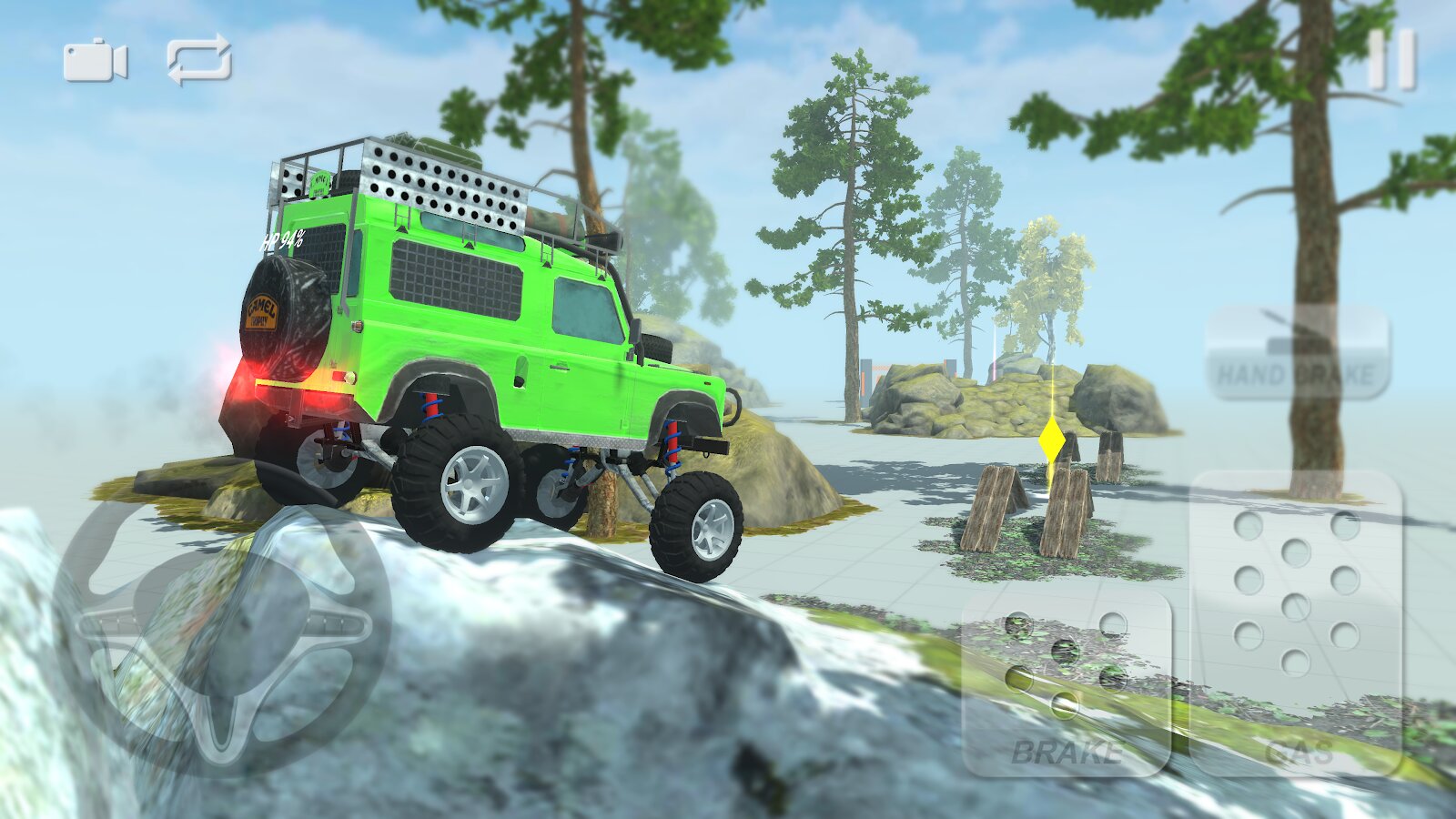This screenshot has height=819, width=1456.
Task: Hit the BRAKE pedal
Action: pos(1066,684)
